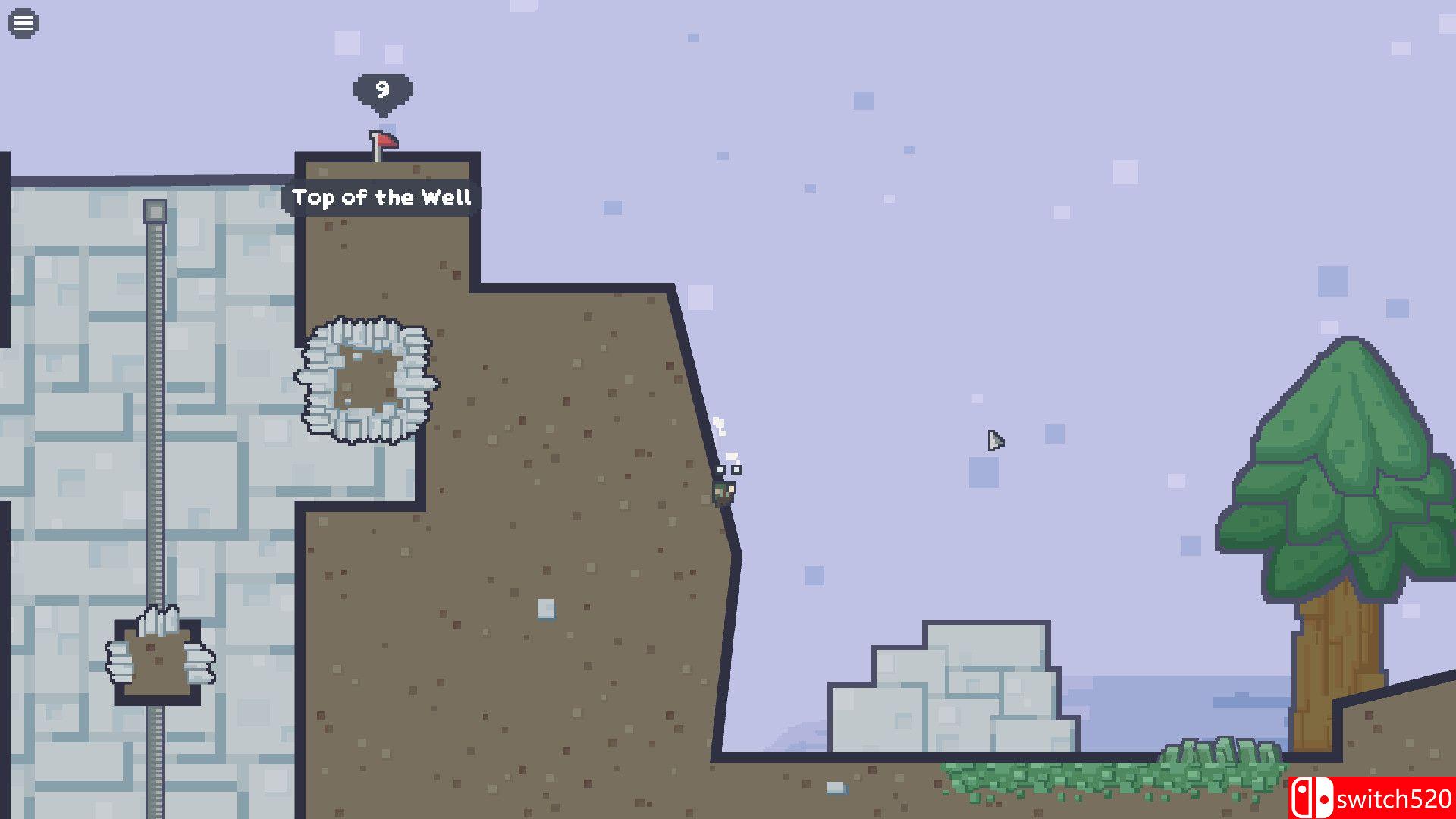
Task: Open the hamburger menu in top-left corner
Action: [x=23, y=22]
